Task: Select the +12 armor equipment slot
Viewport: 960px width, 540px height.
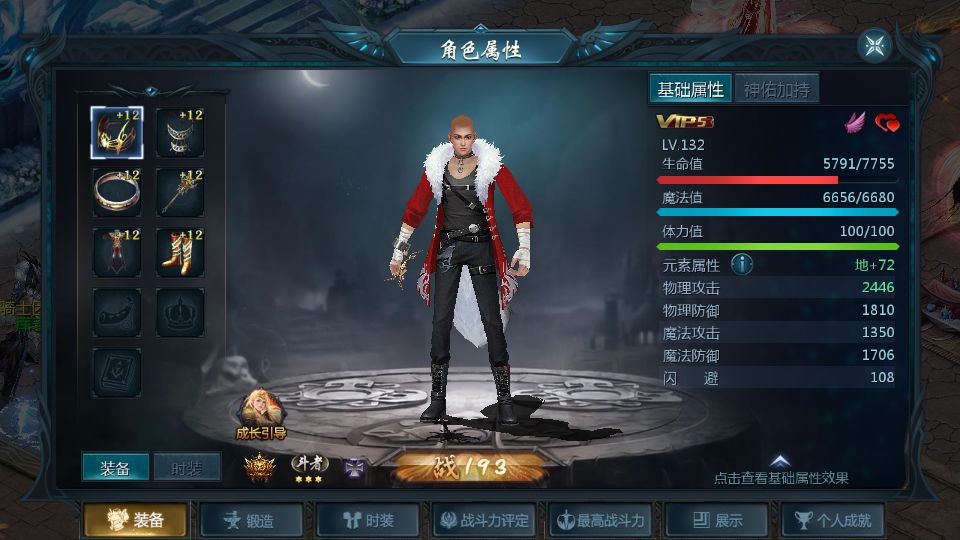Action: [x=117, y=252]
